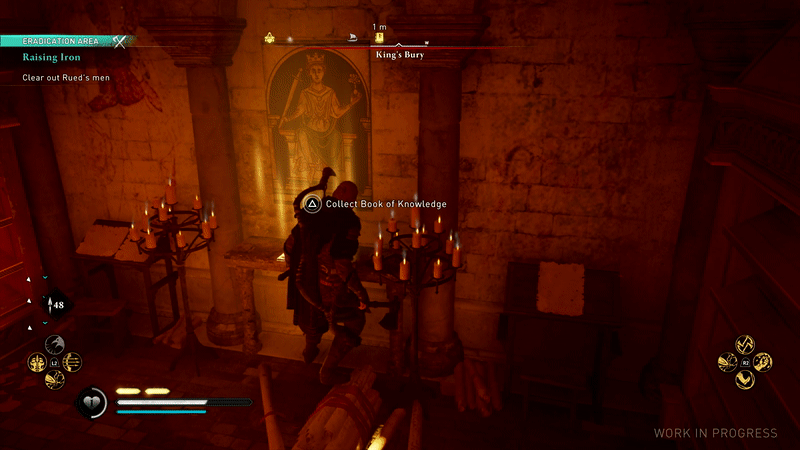Click the crossed swords eradication area icon

(x=121, y=41)
